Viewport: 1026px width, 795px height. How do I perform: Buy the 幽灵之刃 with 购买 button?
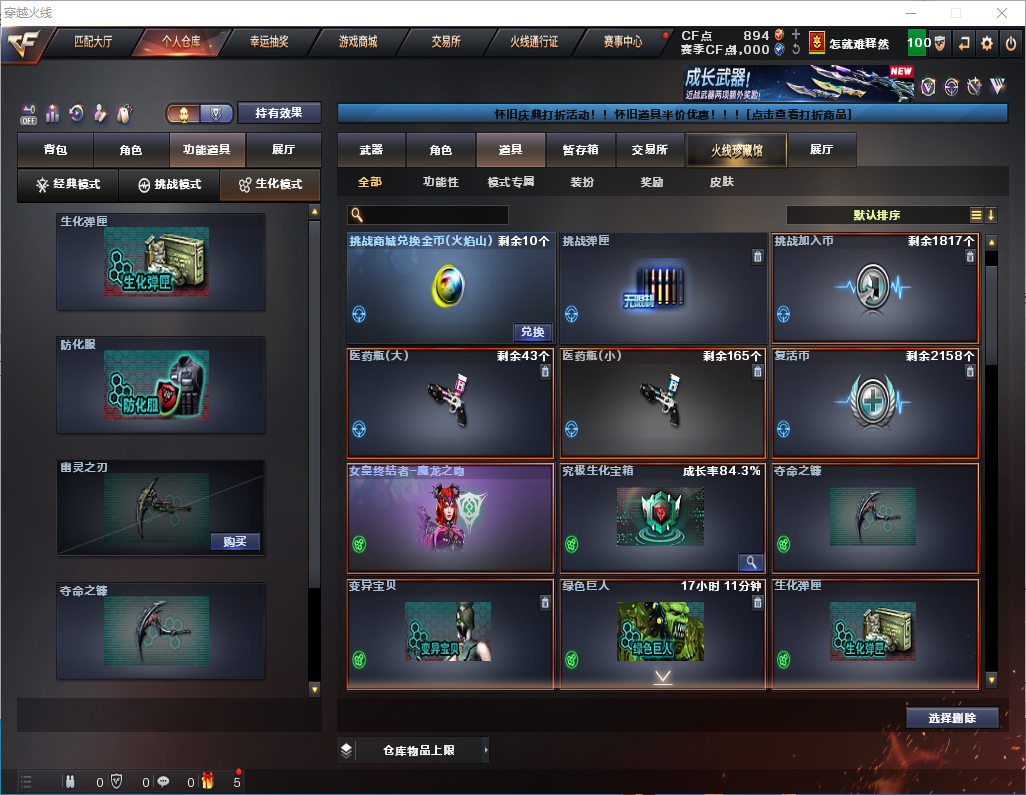[235, 542]
